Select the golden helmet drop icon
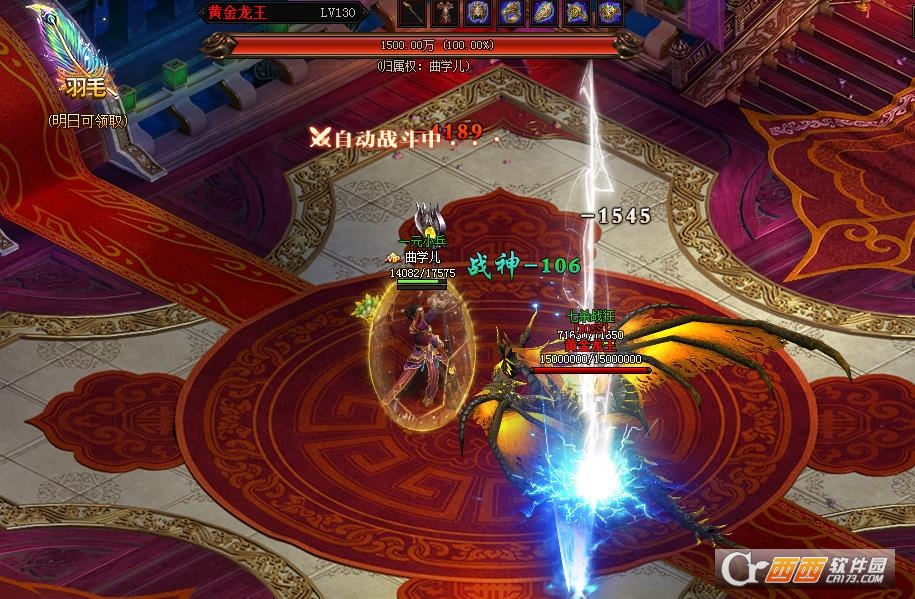 click(478, 13)
